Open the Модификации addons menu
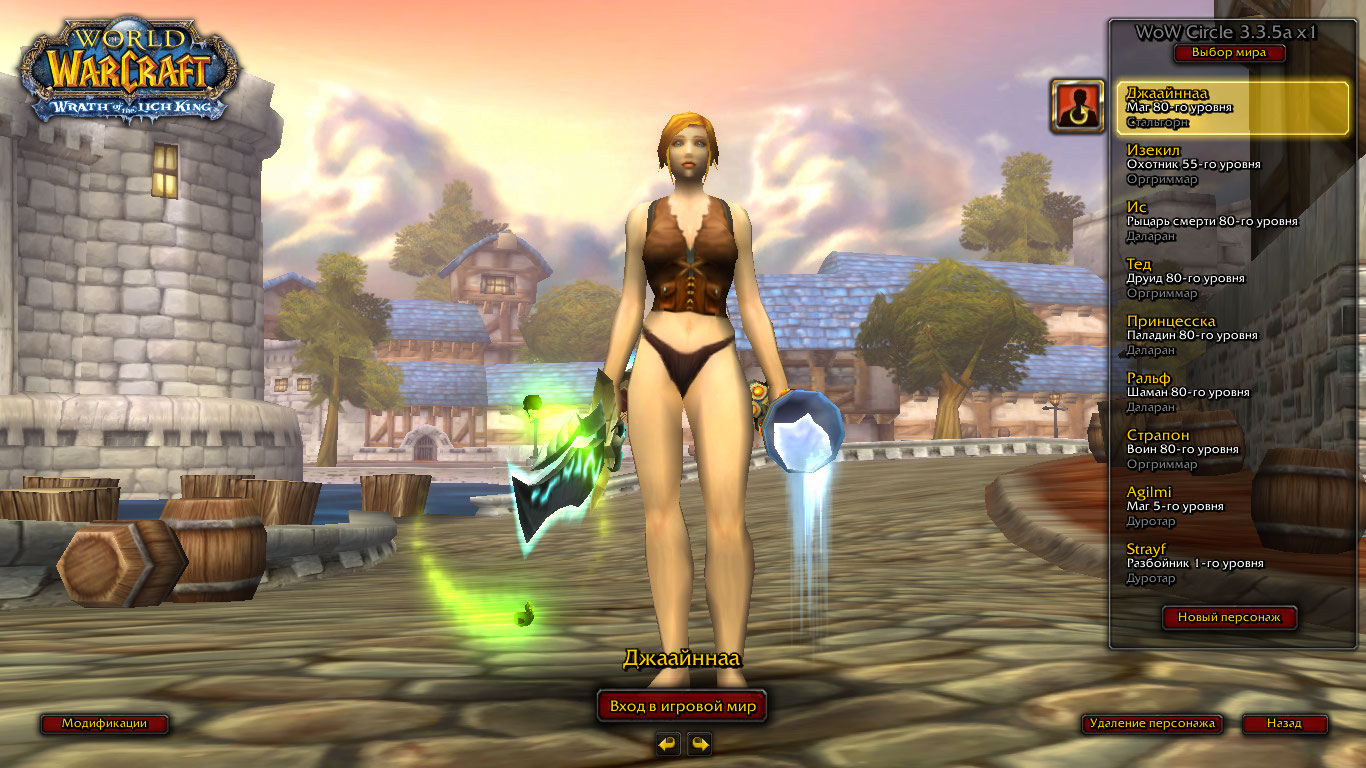1366x768 pixels. tap(104, 723)
